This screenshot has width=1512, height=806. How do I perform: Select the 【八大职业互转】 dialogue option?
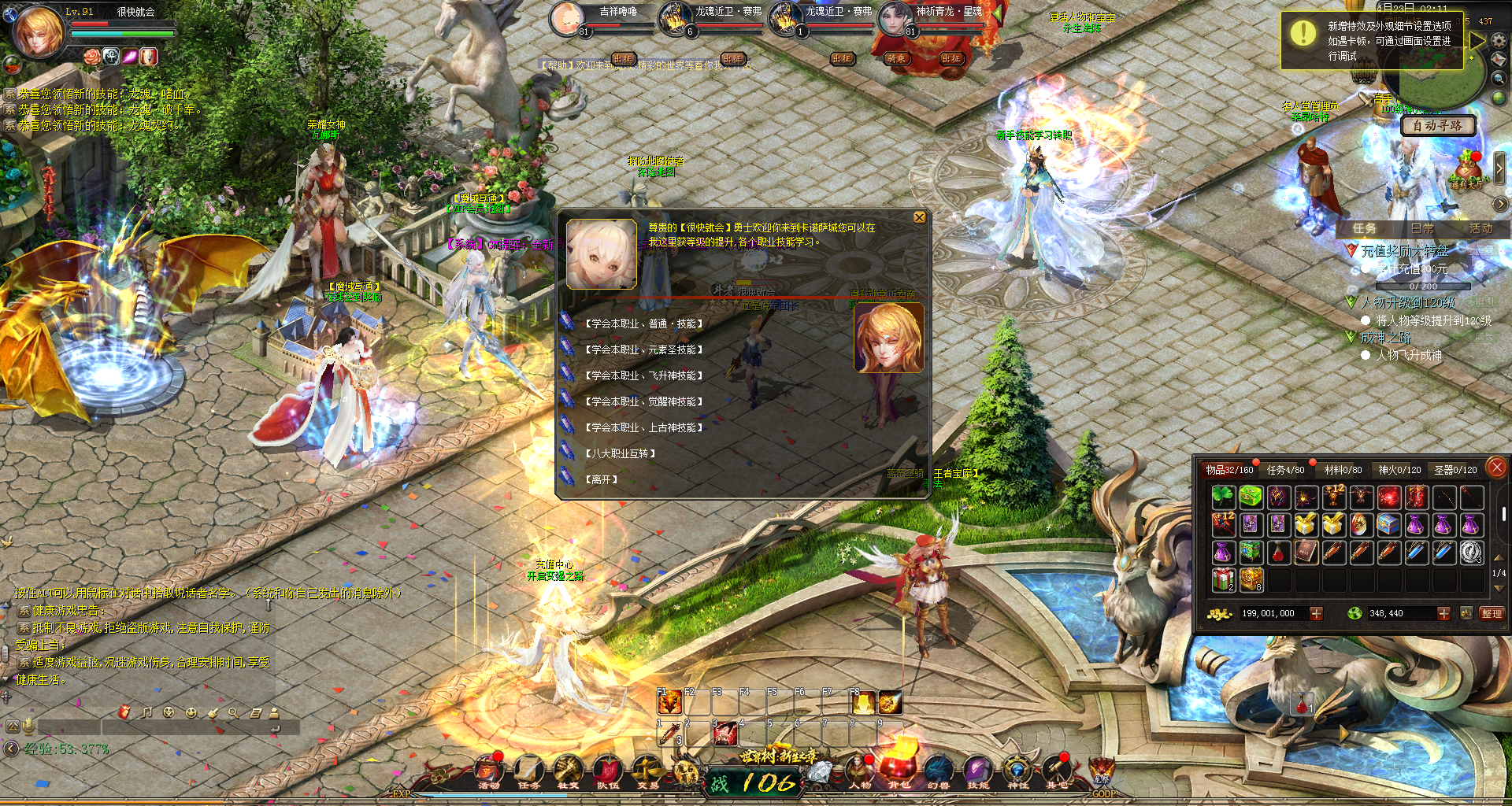click(620, 453)
